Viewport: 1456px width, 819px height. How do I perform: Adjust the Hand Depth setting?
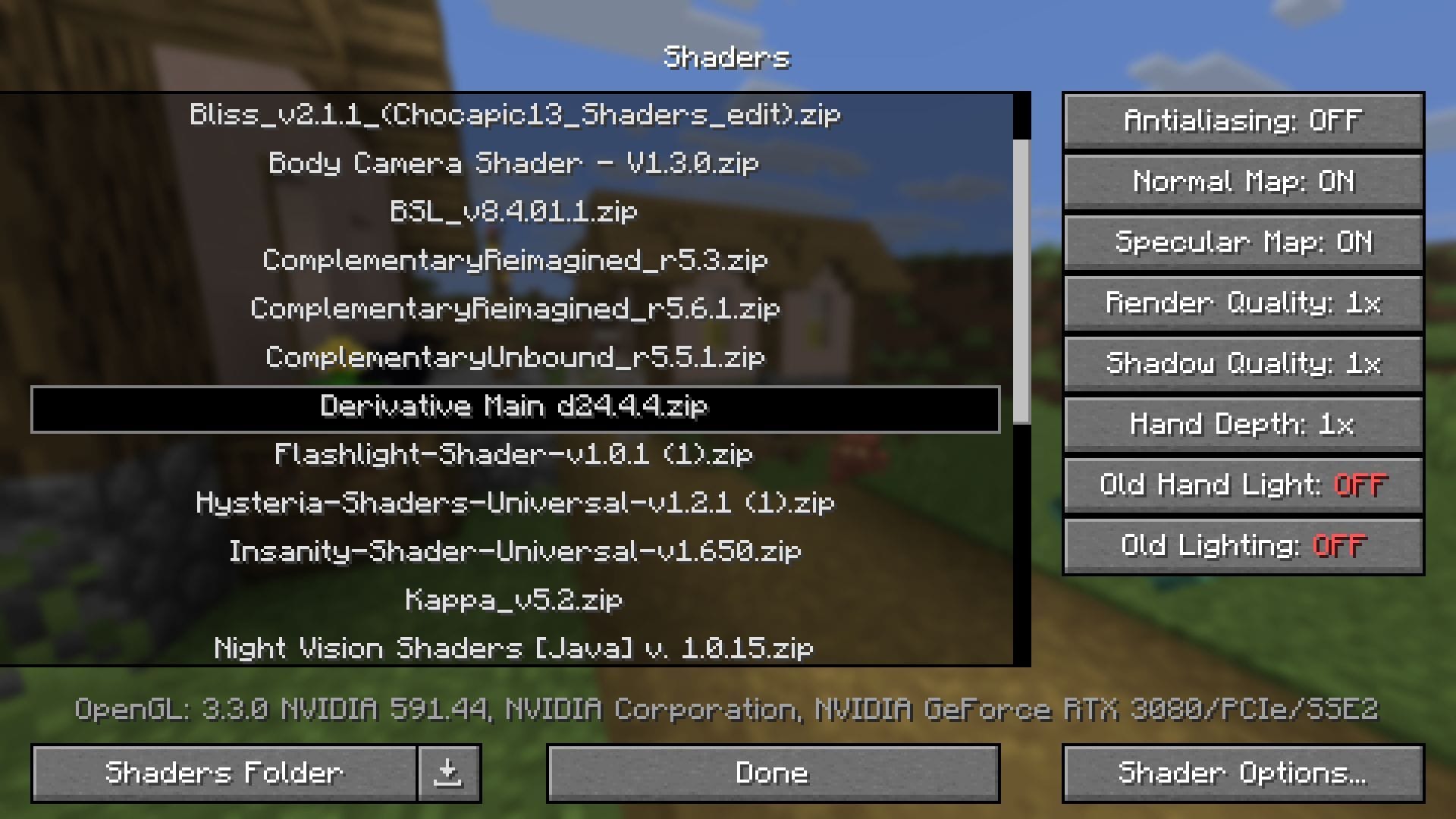click(x=1243, y=424)
